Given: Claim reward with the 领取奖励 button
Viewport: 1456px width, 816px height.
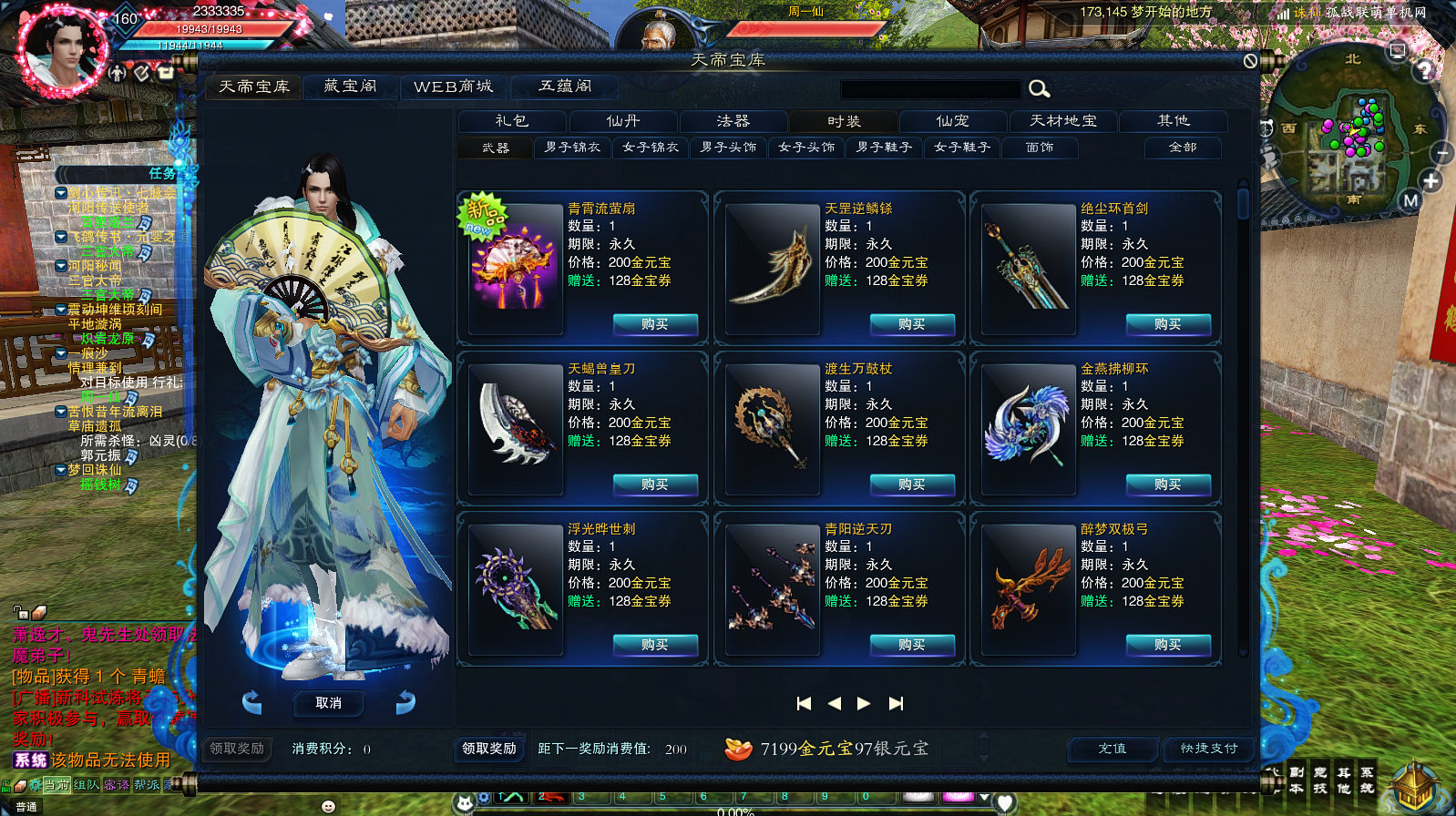Looking at the screenshot, I should click(489, 749).
